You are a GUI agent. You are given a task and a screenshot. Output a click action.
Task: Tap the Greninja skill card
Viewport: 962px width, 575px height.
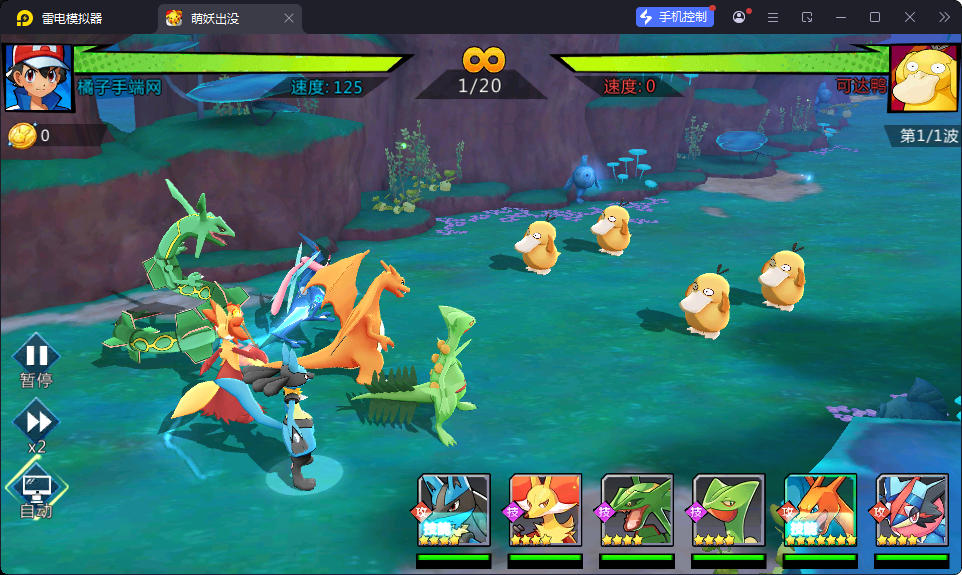[x=912, y=510]
